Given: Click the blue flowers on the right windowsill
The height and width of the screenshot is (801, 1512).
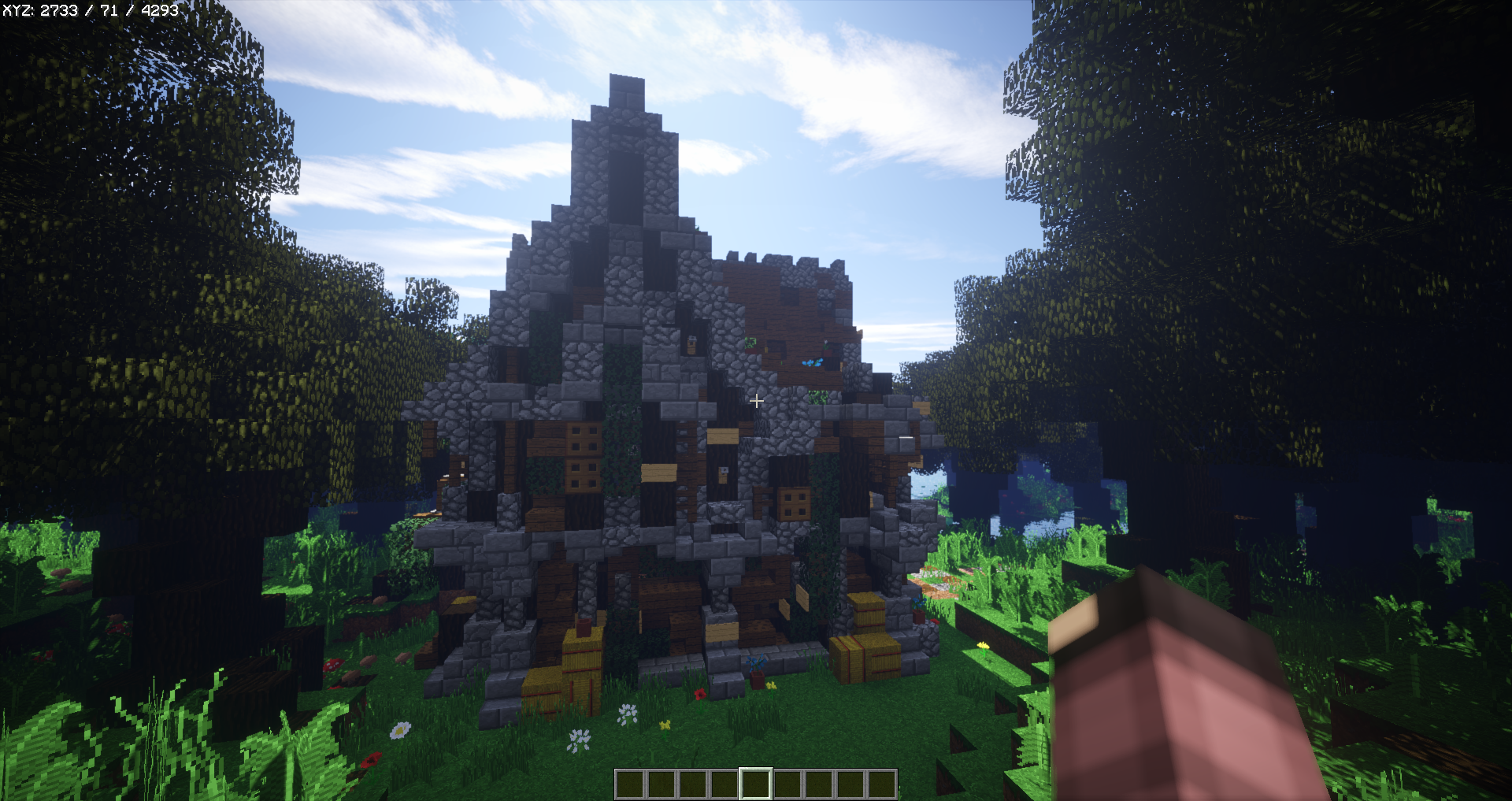Looking at the screenshot, I should pos(813,364).
